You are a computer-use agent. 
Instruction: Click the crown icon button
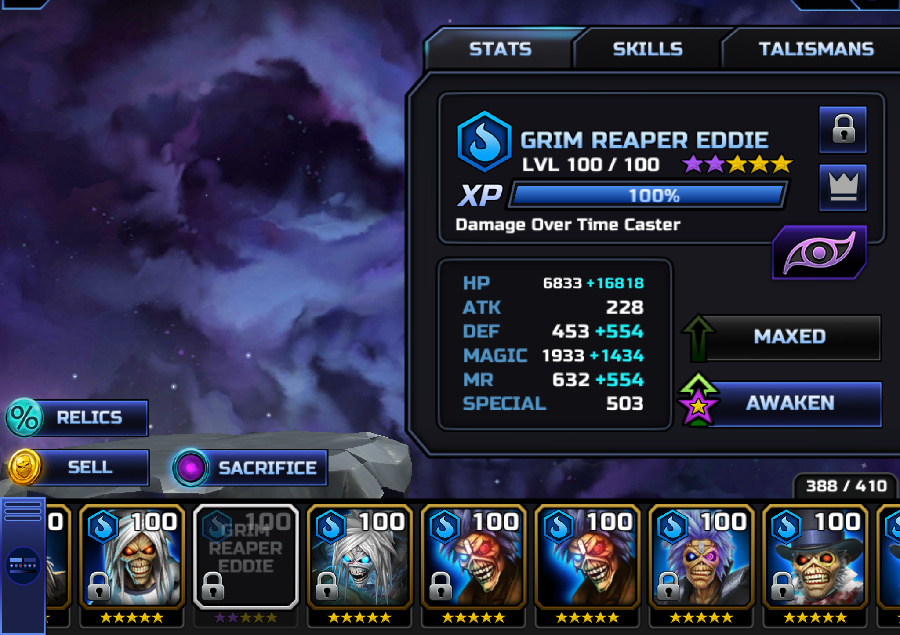pyautogui.click(x=842, y=188)
